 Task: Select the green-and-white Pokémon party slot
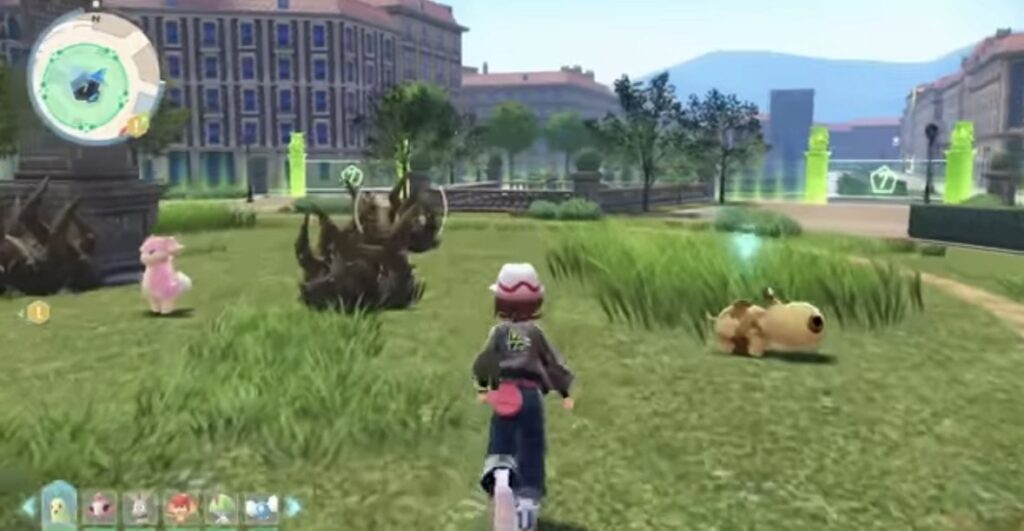[220, 508]
